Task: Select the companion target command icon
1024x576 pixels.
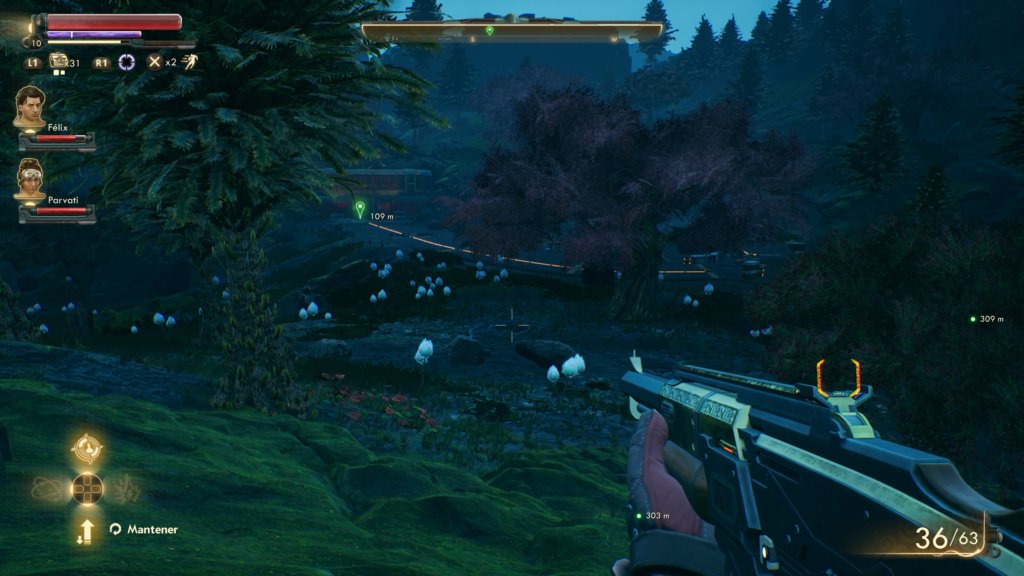Action: pyautogui.click(x=87, y=448)
